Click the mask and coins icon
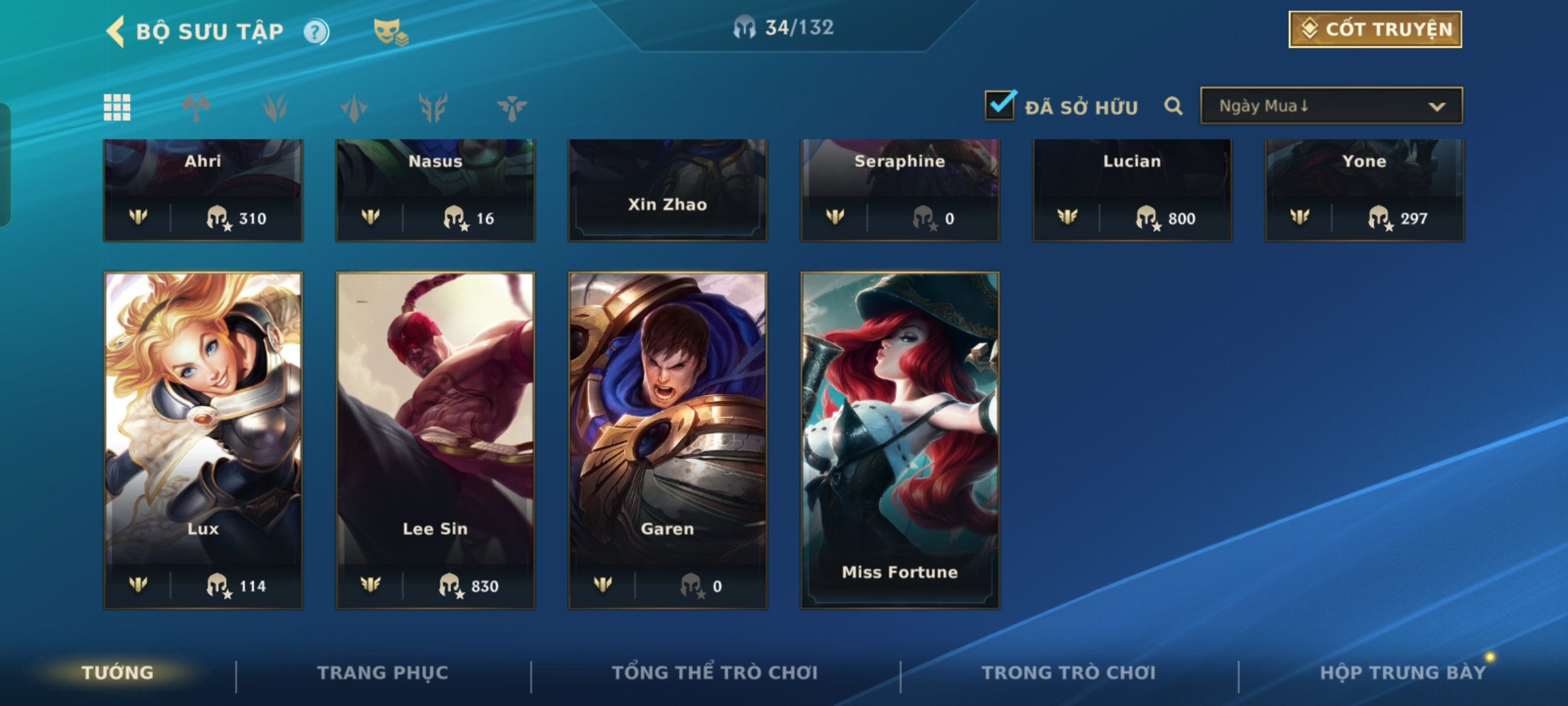Image resolution: width=1568 pixels, height=706 pixels. [x=390, y=31]
